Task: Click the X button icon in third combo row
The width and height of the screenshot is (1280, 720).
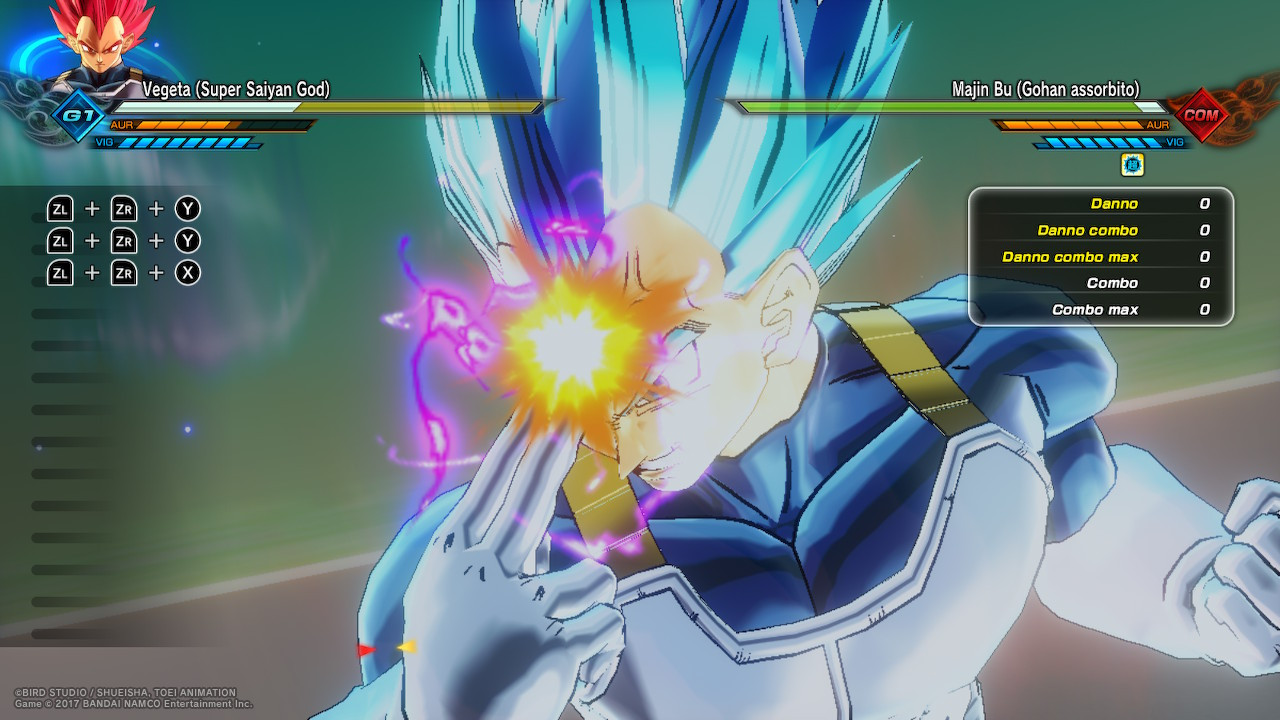Action: coord(186,272)
